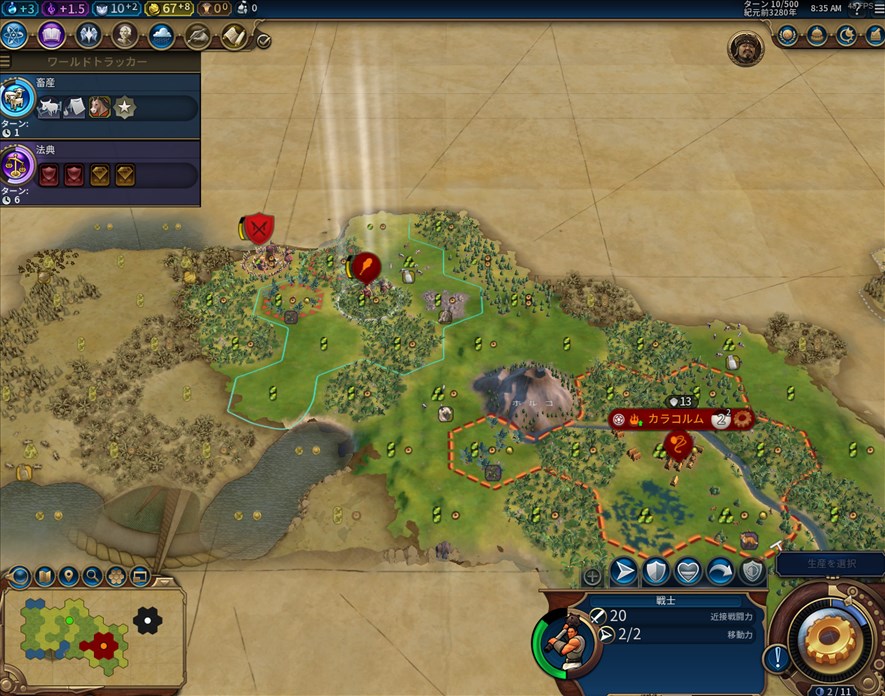885x696 pixels.
Task: Toggle the World Tracker hamburger menu
Action: pos(6,62)
